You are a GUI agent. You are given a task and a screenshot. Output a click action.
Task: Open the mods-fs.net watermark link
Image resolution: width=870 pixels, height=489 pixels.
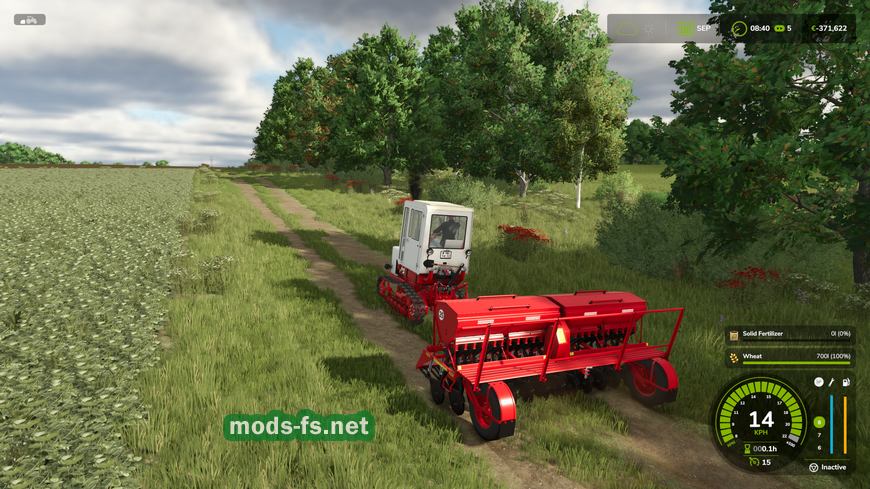(298, 426)
